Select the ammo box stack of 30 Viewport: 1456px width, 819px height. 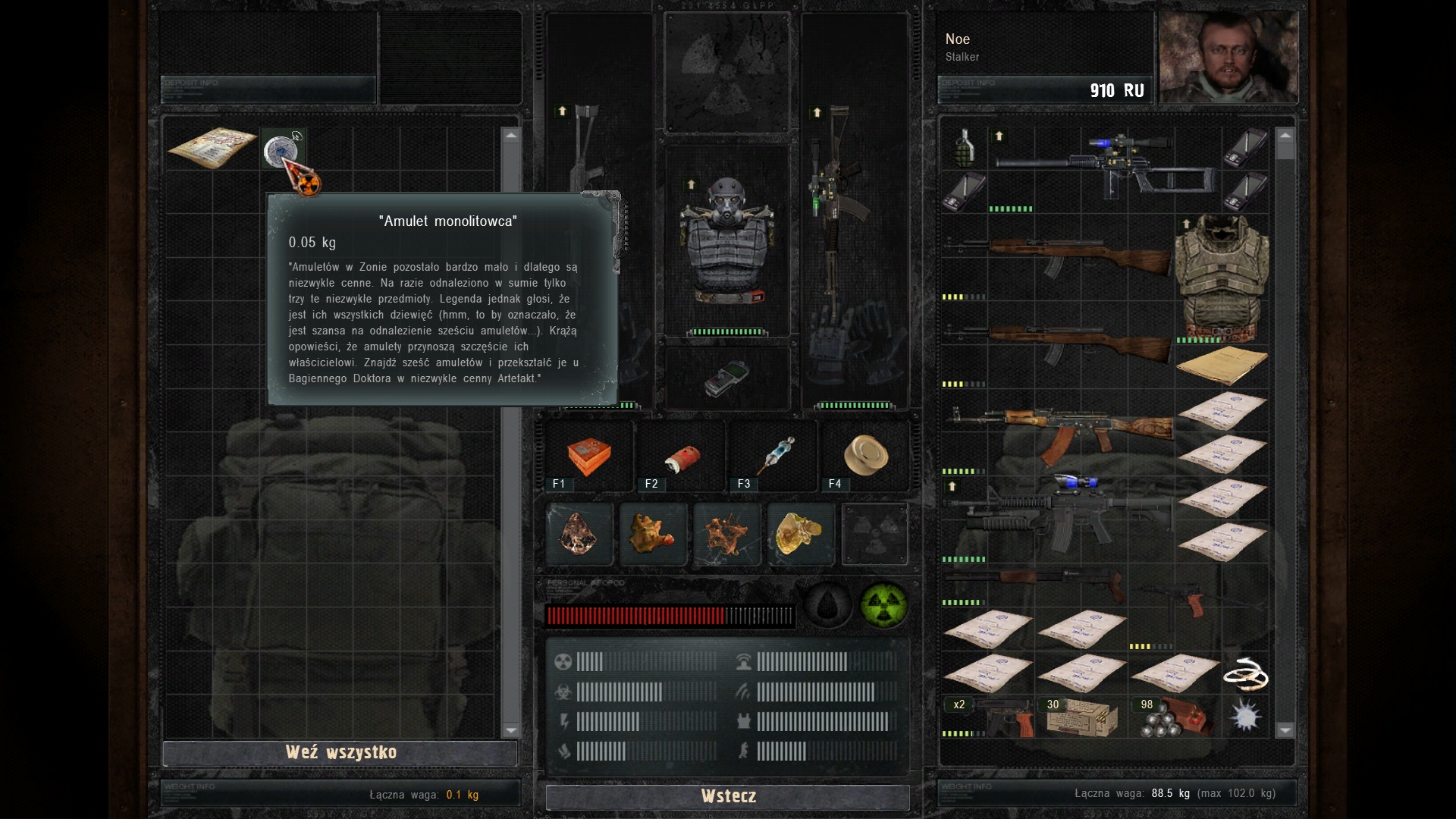point(1081,718)
